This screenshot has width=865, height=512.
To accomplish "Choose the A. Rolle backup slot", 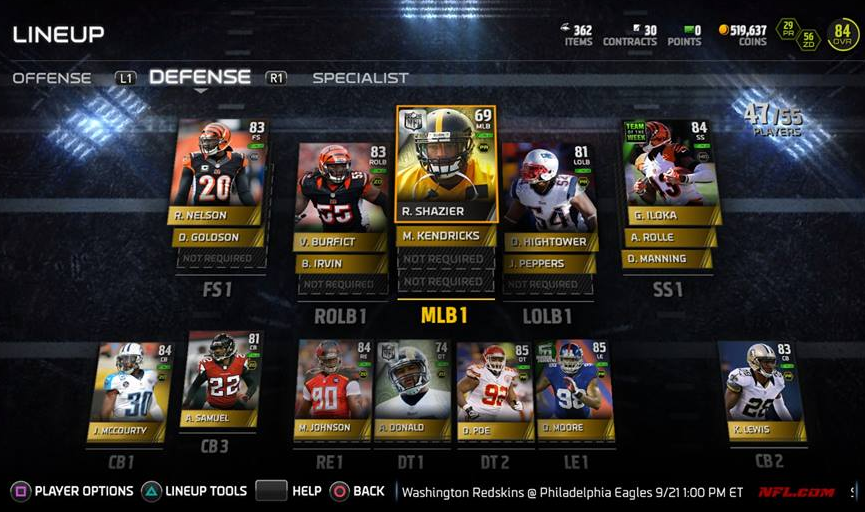I will point(670,237).
